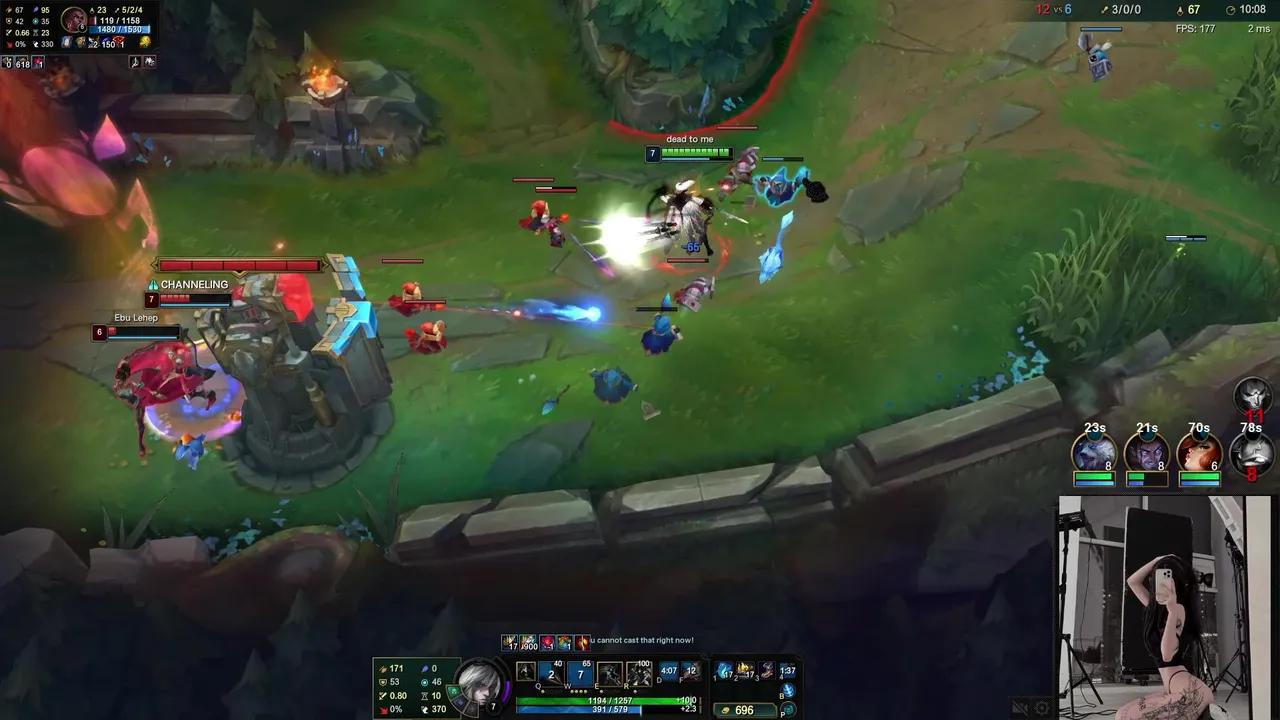Click the first item slot in inventory

[723, 671]
